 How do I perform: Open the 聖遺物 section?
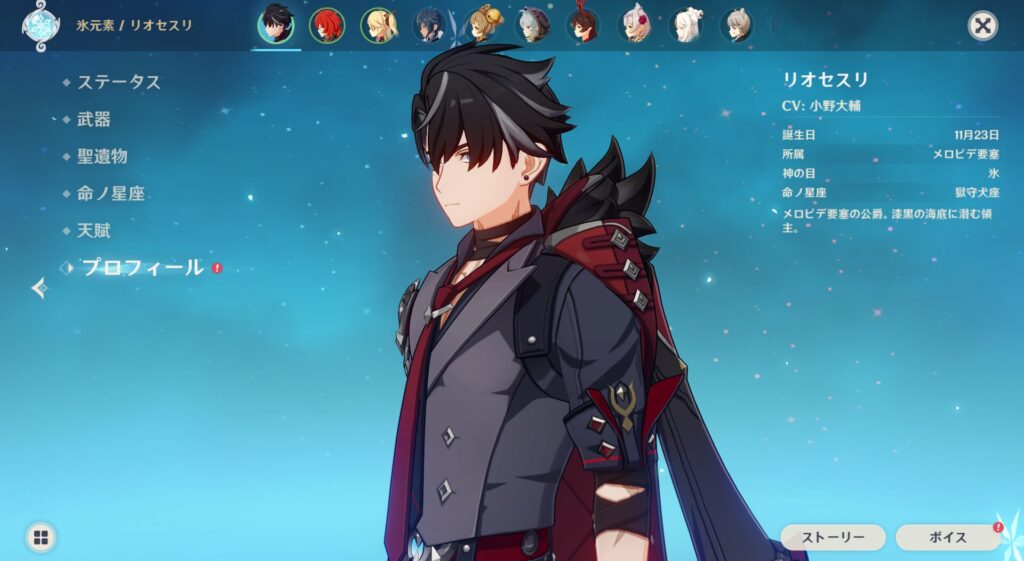(x=102, y=156)
